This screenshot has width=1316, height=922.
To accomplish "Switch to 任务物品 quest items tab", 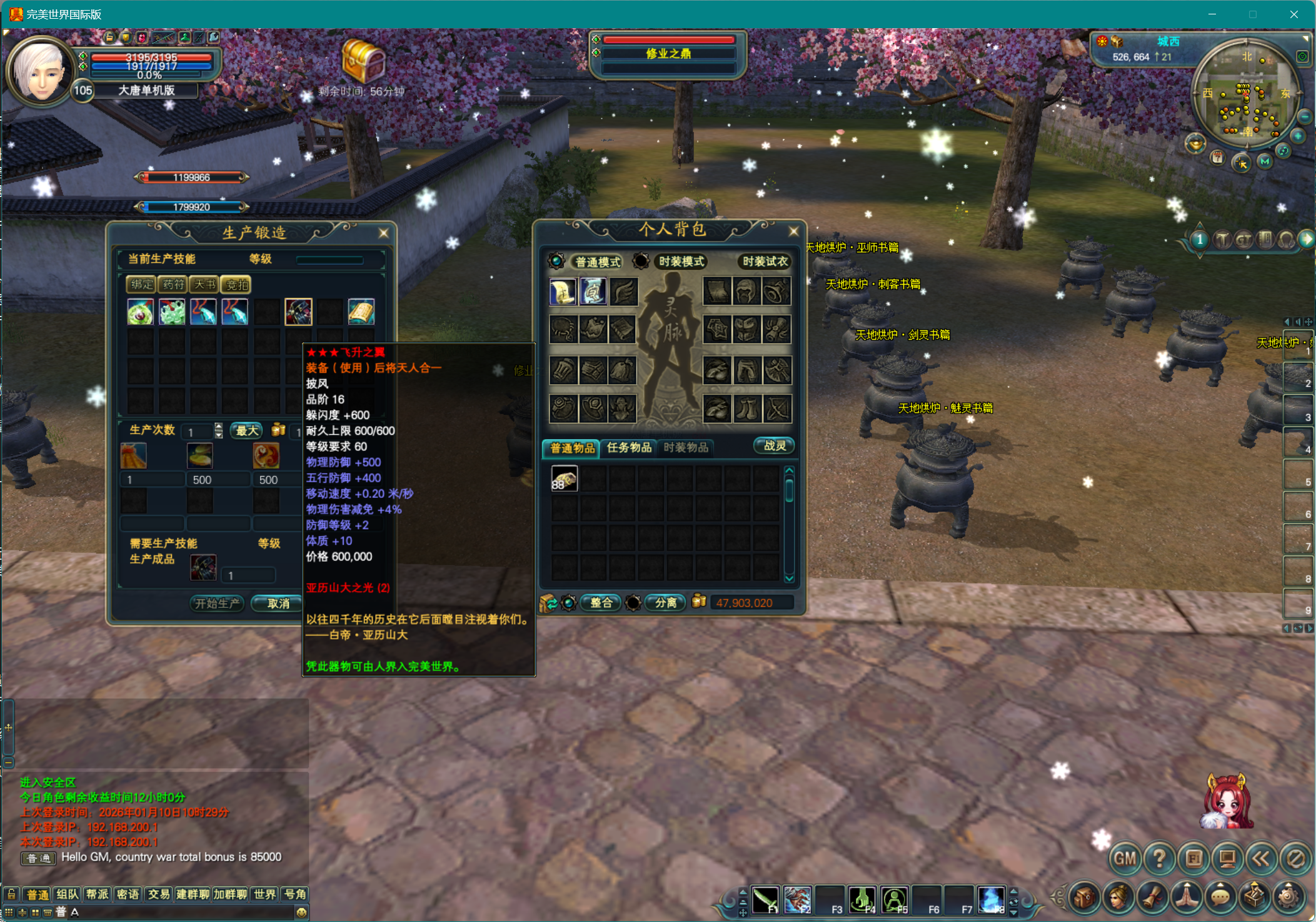I will [x=629, y=447].
